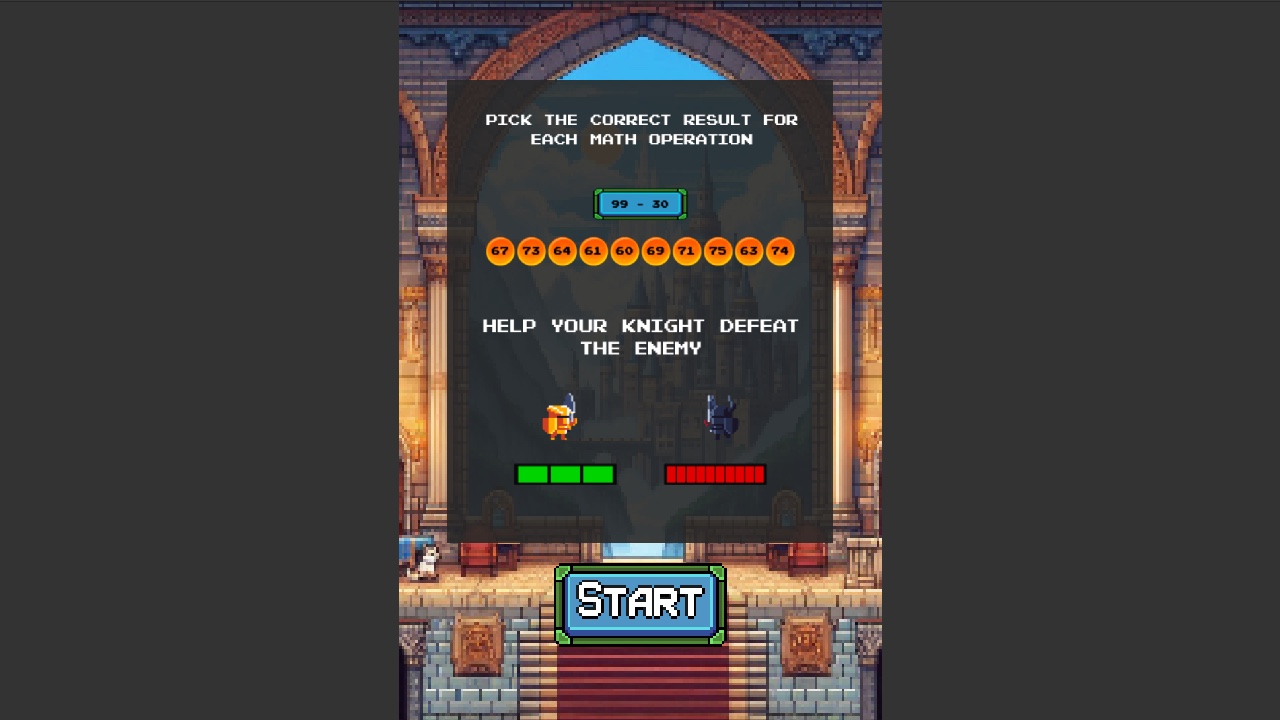Click the enemy's red health bar
Viewport: 1280px width, 720px height.
(715, 474)
